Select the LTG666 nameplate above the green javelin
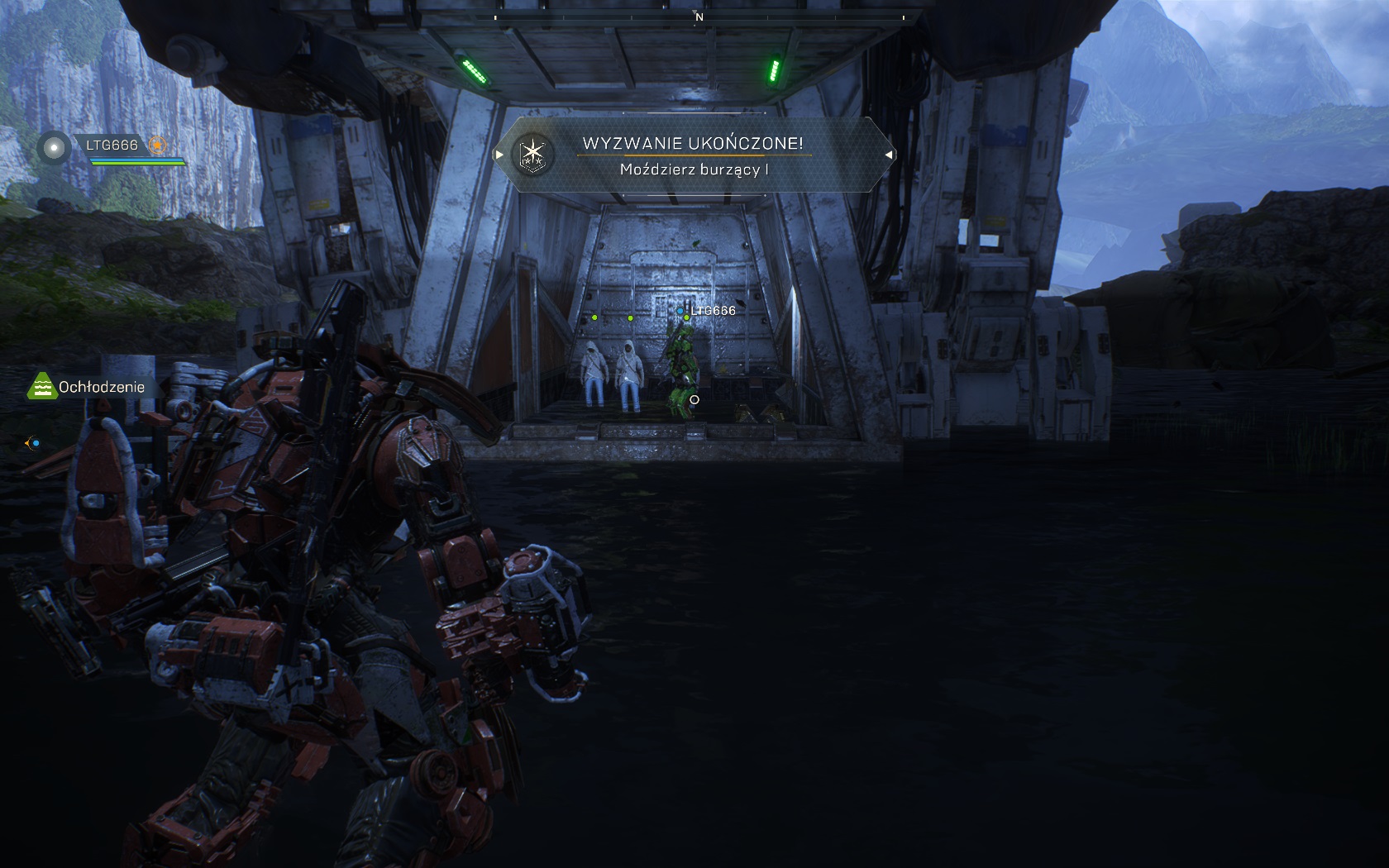 pyautogui.click(x=712, y=311)
